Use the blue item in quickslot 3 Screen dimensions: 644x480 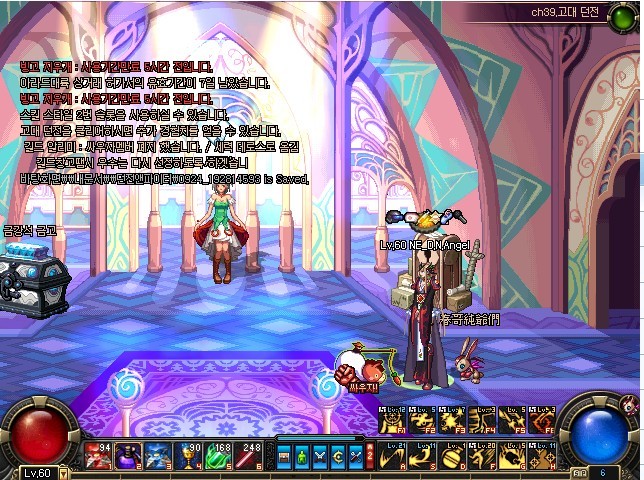point(158,455)
